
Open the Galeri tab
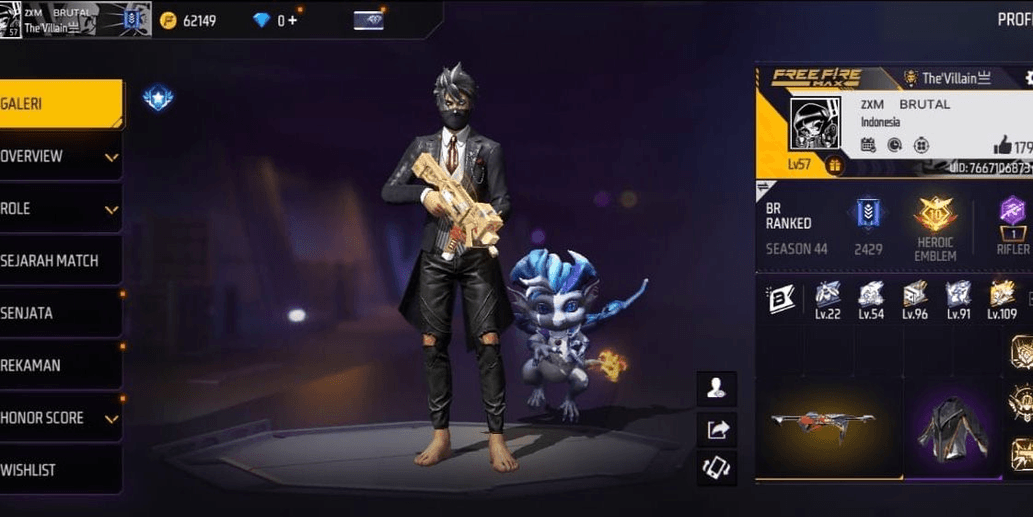point(60,104)
